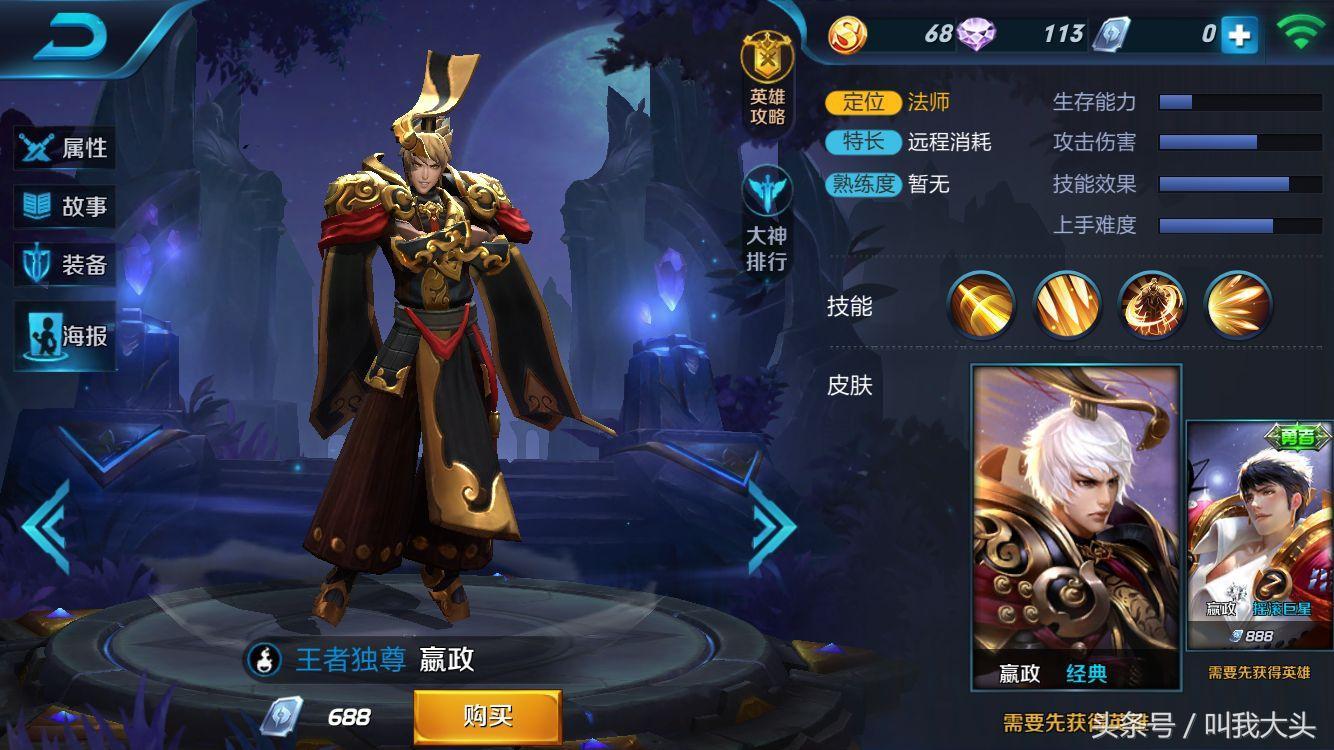The image size is (1334, 750).
Task: Switch to the next hero arrow
Action: [x=772, y=526]
